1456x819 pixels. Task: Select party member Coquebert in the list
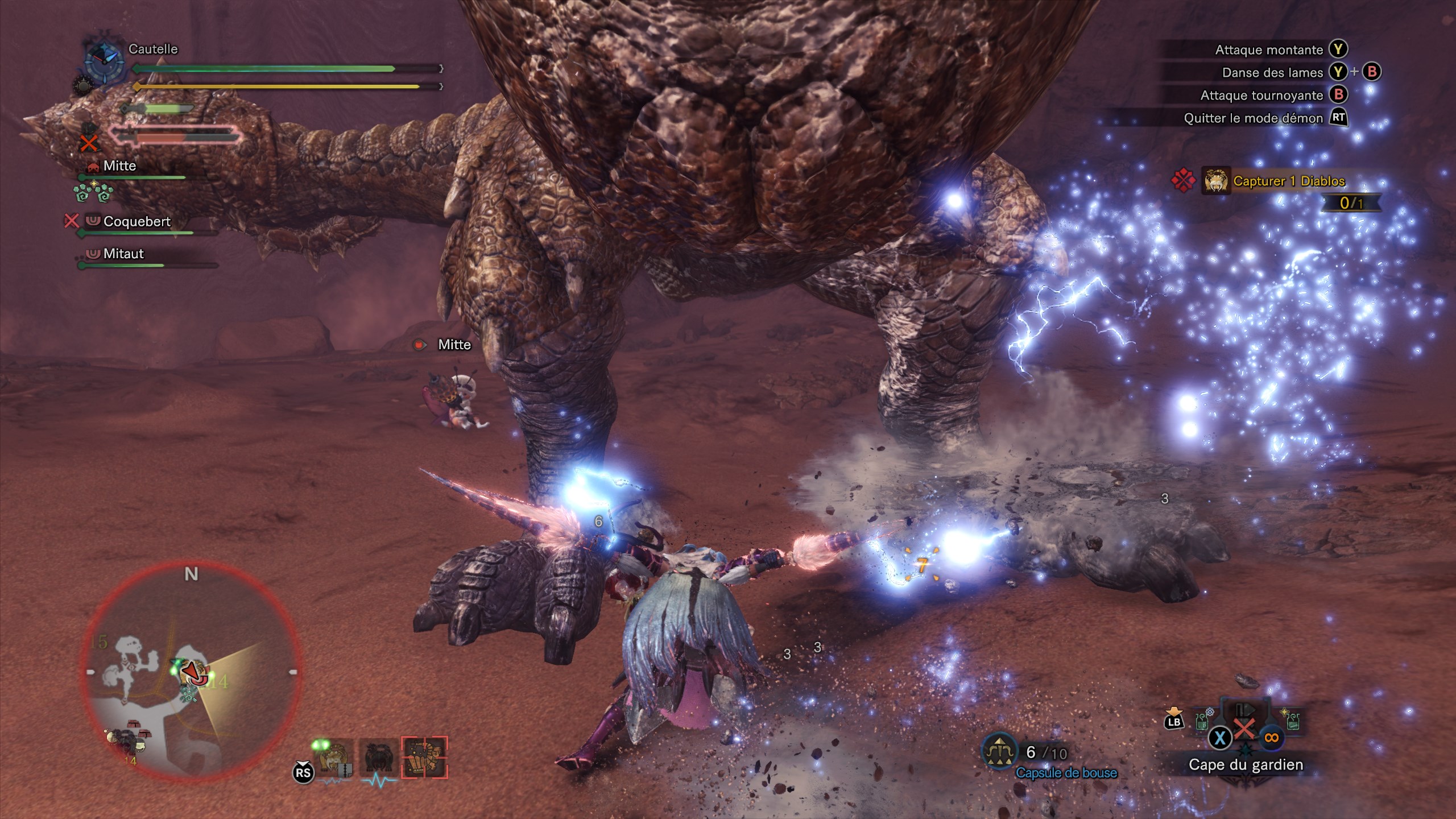coord(136,221)
